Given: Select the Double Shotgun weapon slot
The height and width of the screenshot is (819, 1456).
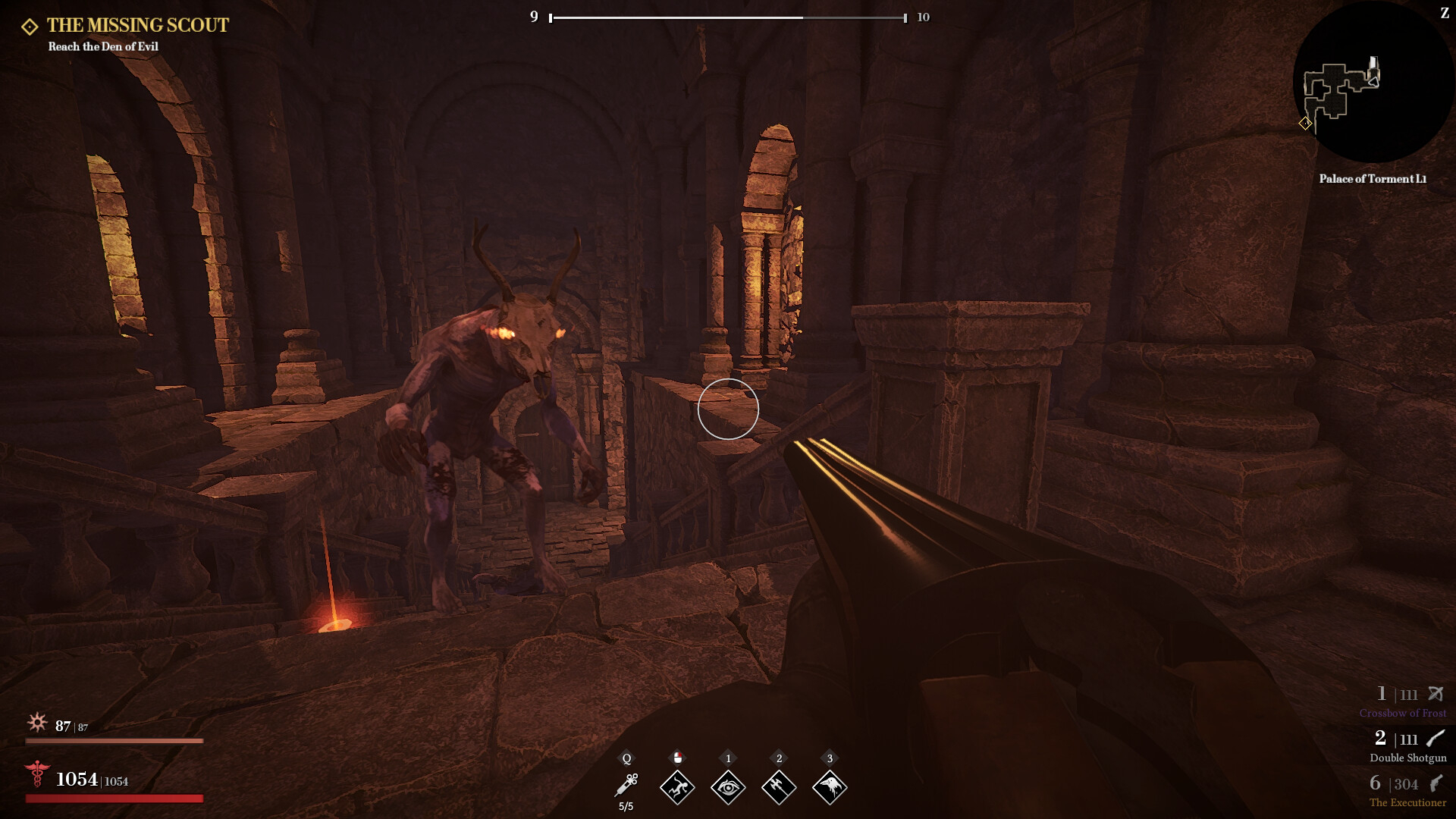Looking at the screenshot, I should pos(1407,745).
